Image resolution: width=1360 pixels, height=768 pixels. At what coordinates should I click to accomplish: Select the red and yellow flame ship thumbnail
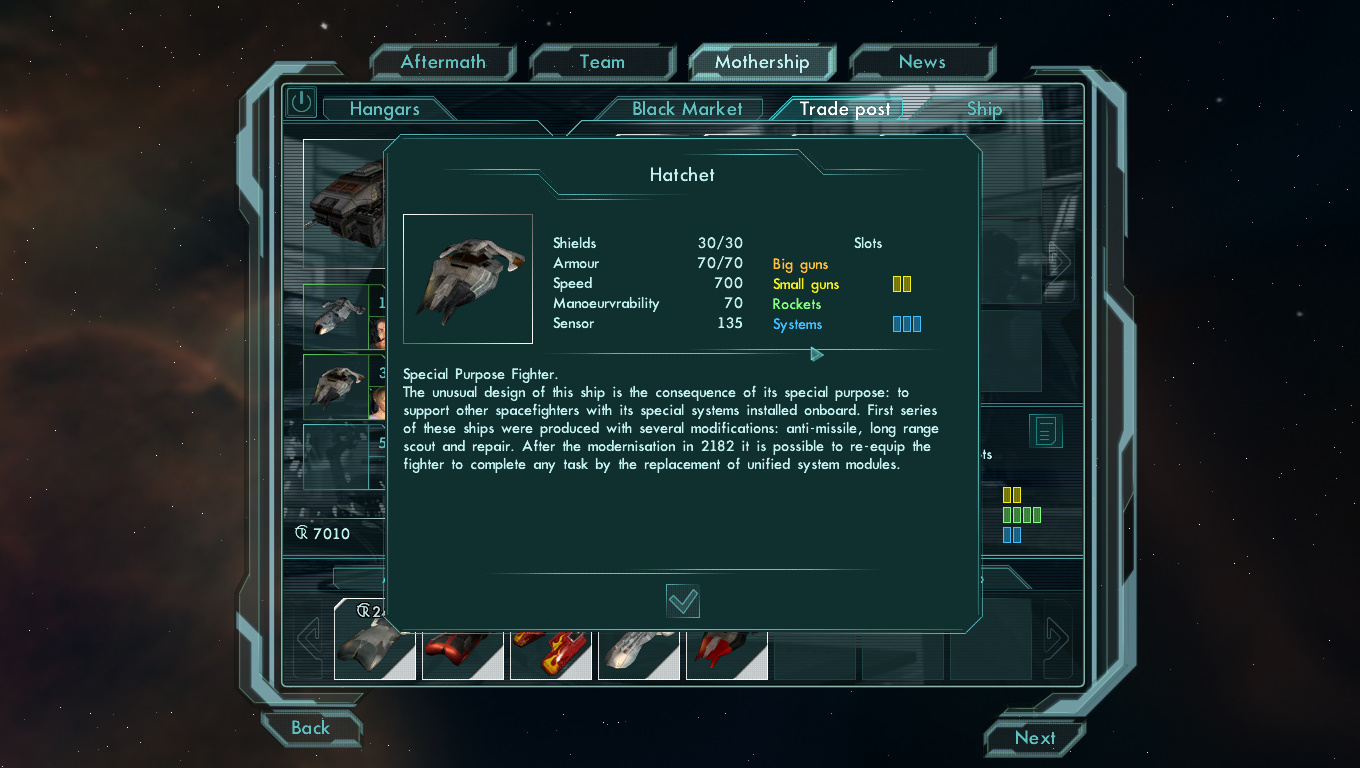(x=551, y=654)
